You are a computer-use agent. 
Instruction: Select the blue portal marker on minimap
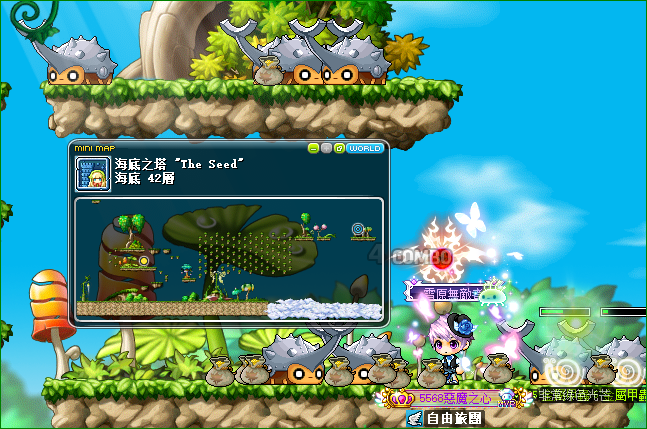click(x=358, y=230)
